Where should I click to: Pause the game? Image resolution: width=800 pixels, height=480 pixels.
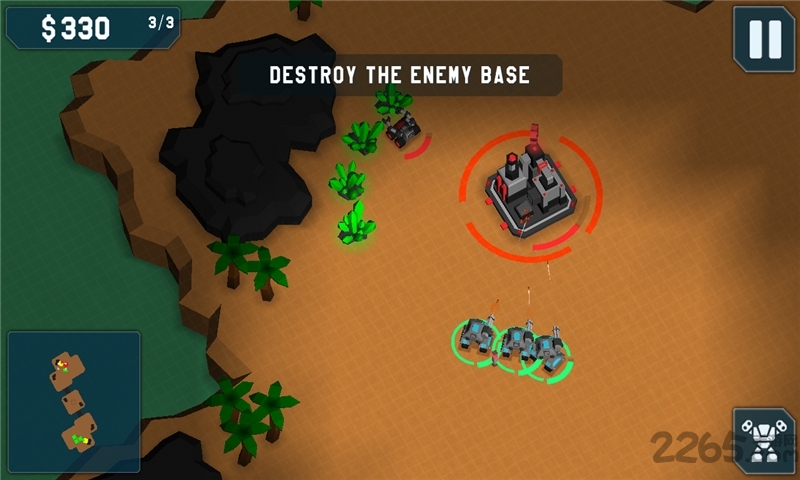[x=764, y=39]
